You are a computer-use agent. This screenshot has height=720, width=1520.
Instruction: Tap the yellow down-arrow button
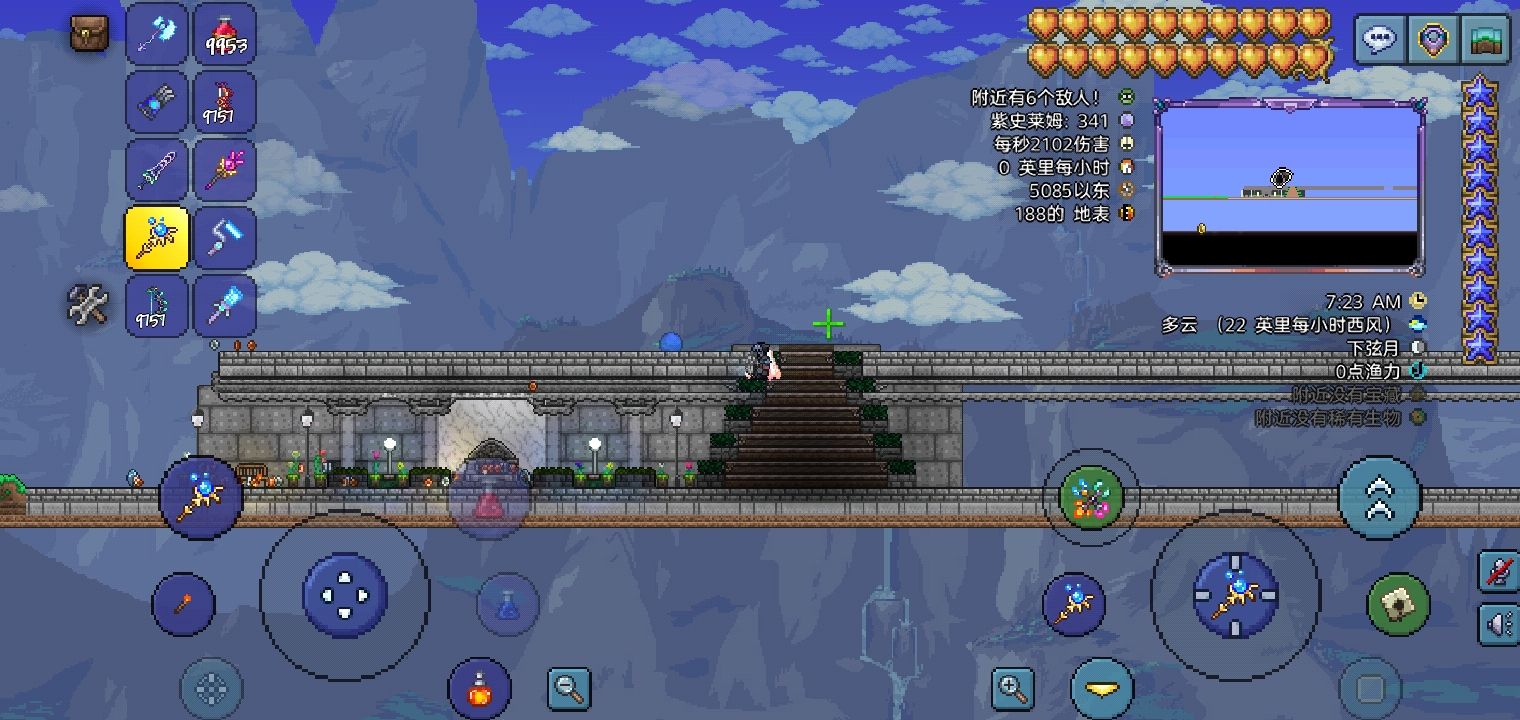pyautogui.click(x=1102, y=689)
